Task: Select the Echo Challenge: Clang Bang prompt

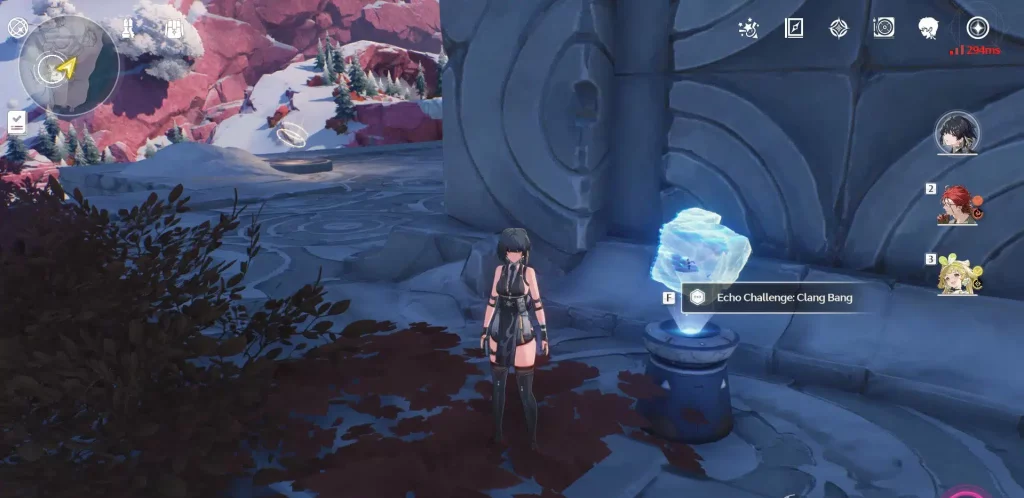Action: pos(770,298)
